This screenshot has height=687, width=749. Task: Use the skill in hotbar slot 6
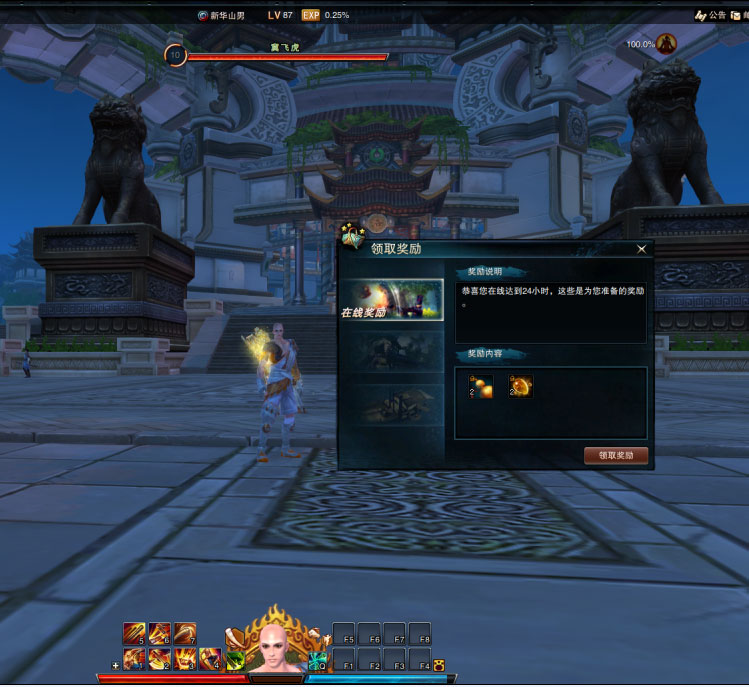(x=159, y=634)
